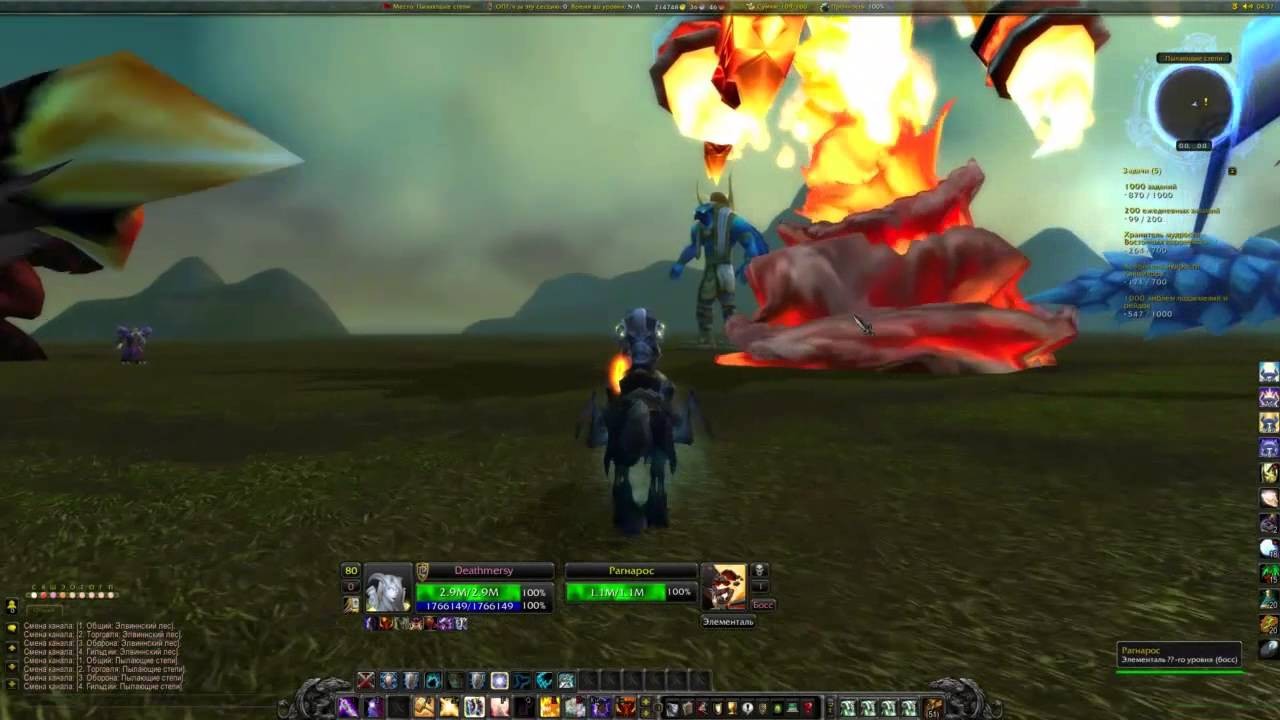Activate the golden hammer ability
This screenshot has width=1280, height=720.
[424, 707]
